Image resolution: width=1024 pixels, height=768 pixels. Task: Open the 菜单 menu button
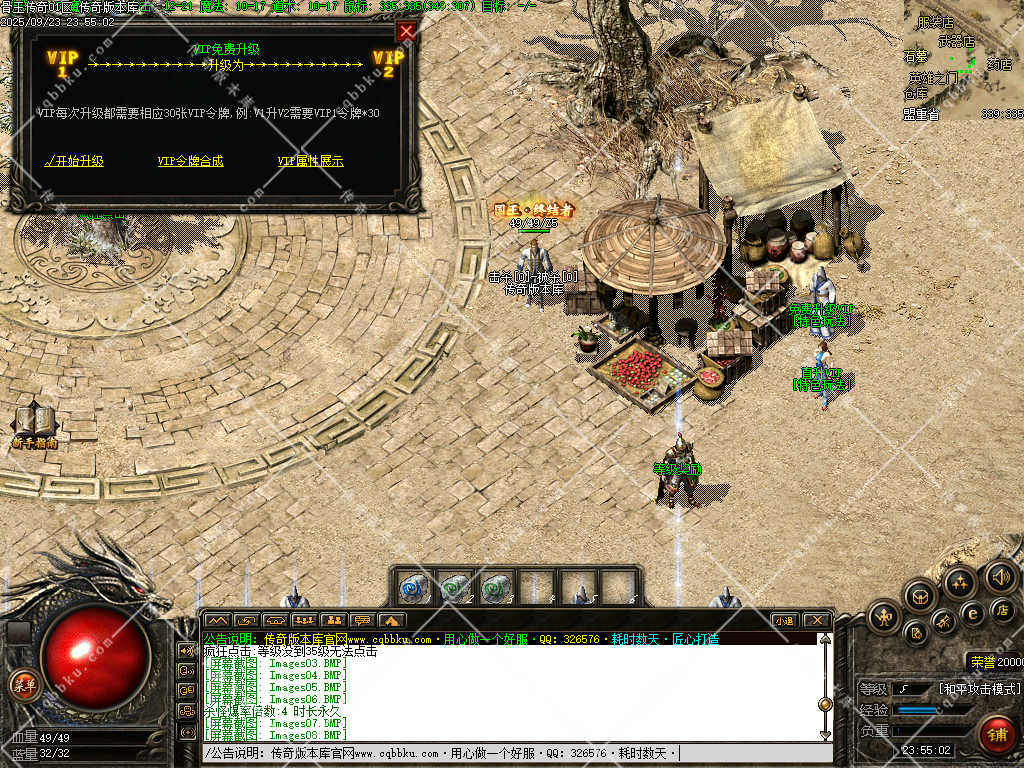pos(23,685)
